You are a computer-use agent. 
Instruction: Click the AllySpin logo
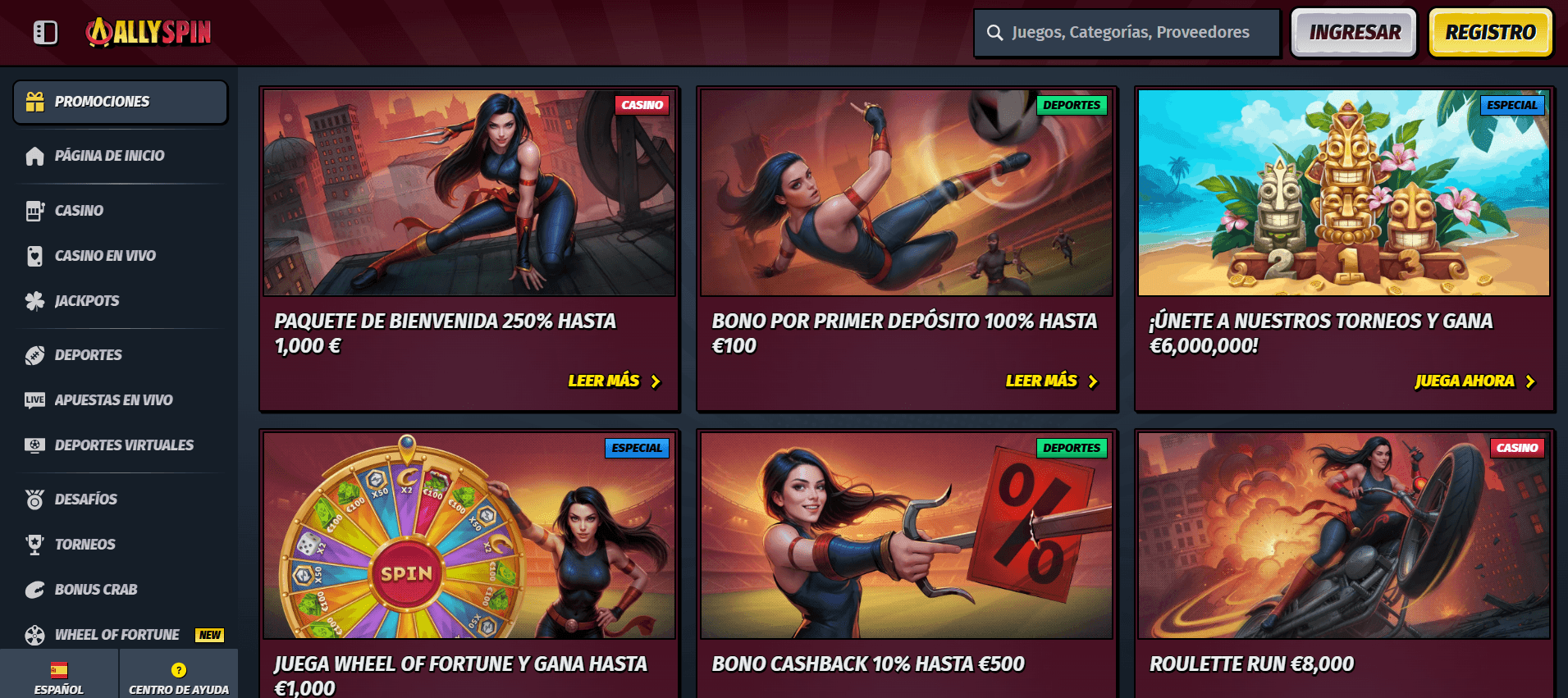click(148, 31)
